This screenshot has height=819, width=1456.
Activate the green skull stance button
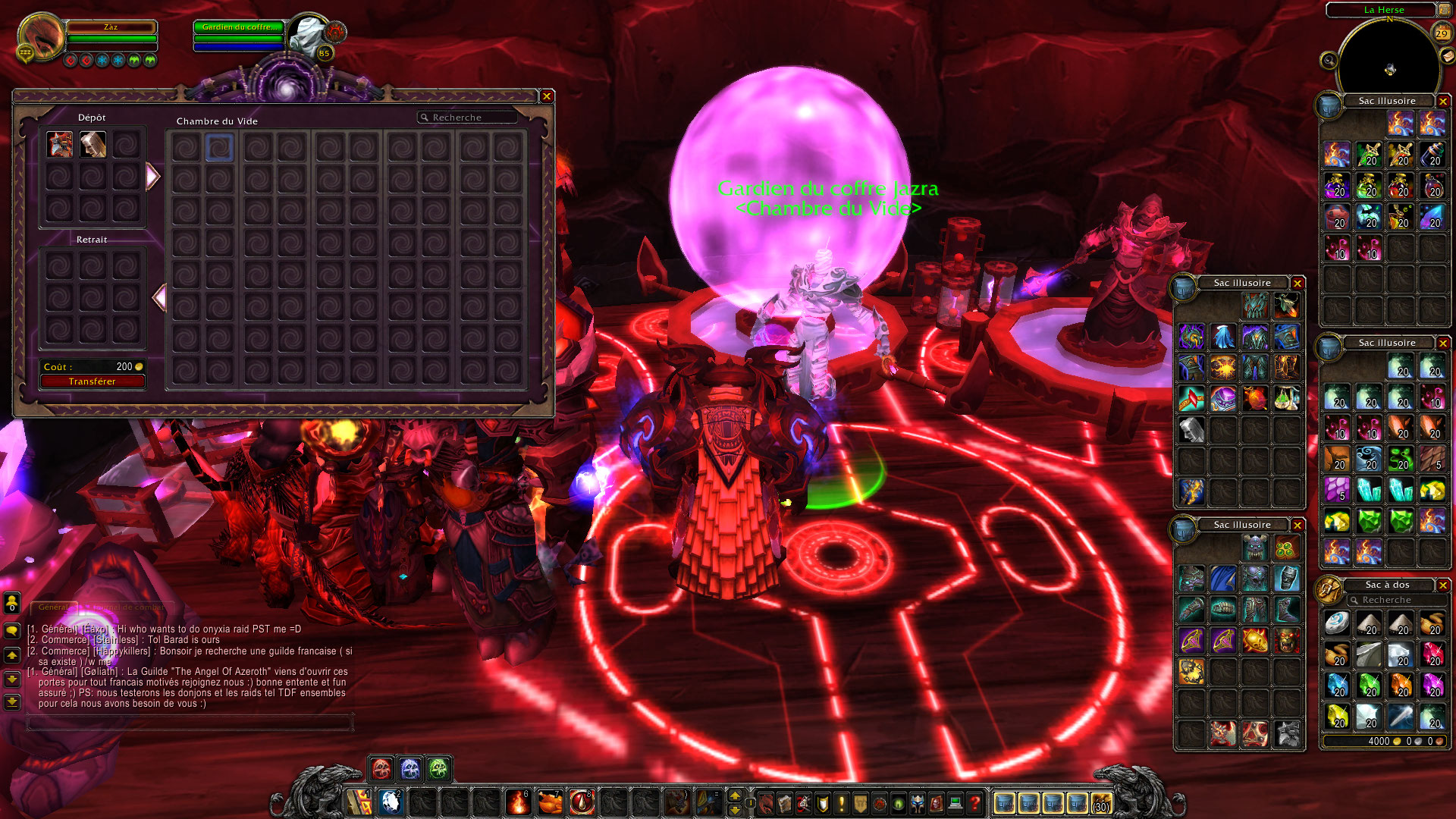pos(438,769)
